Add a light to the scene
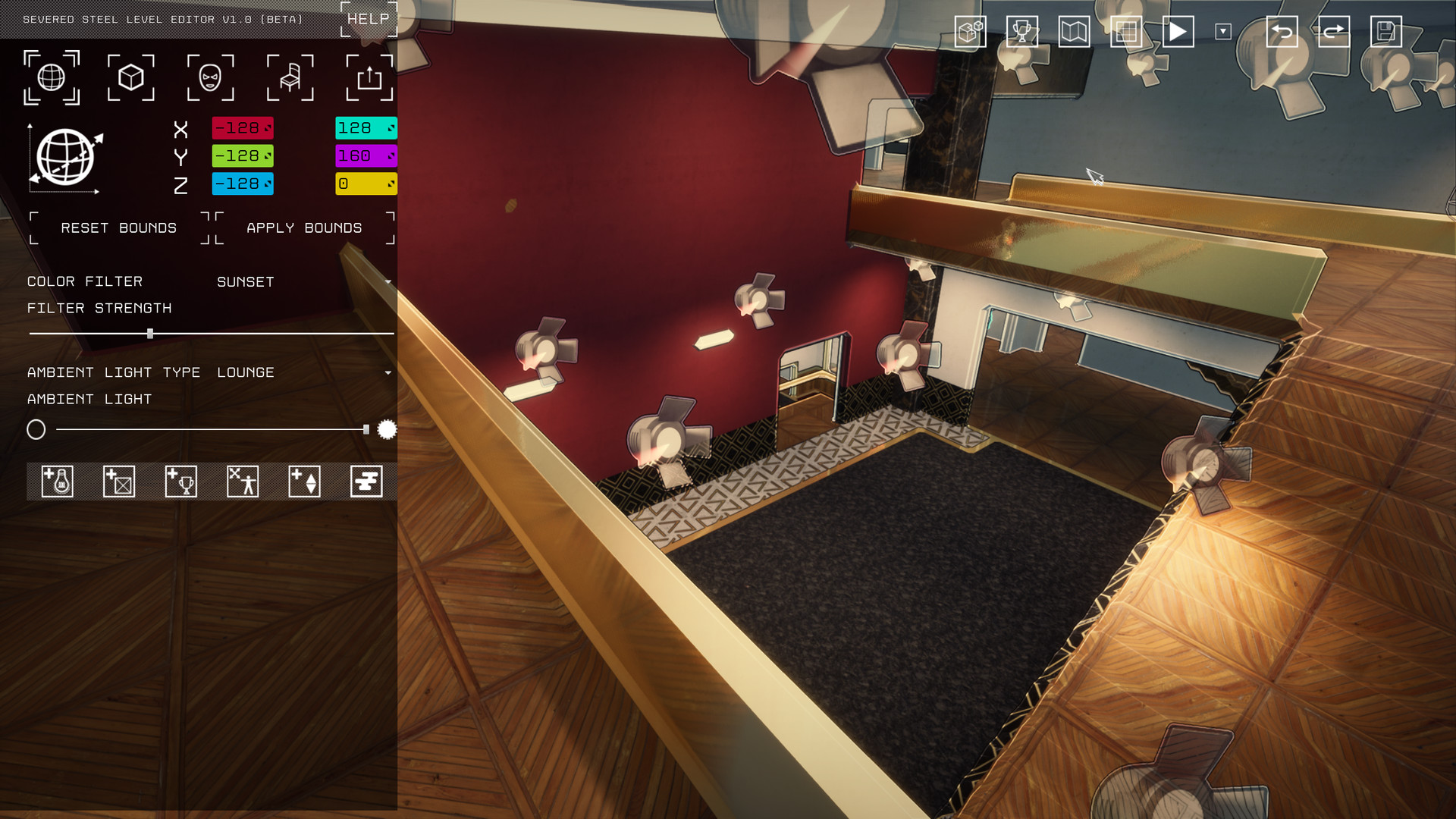Viewport: 1456px width, 819px height. [x=57, y=481]
